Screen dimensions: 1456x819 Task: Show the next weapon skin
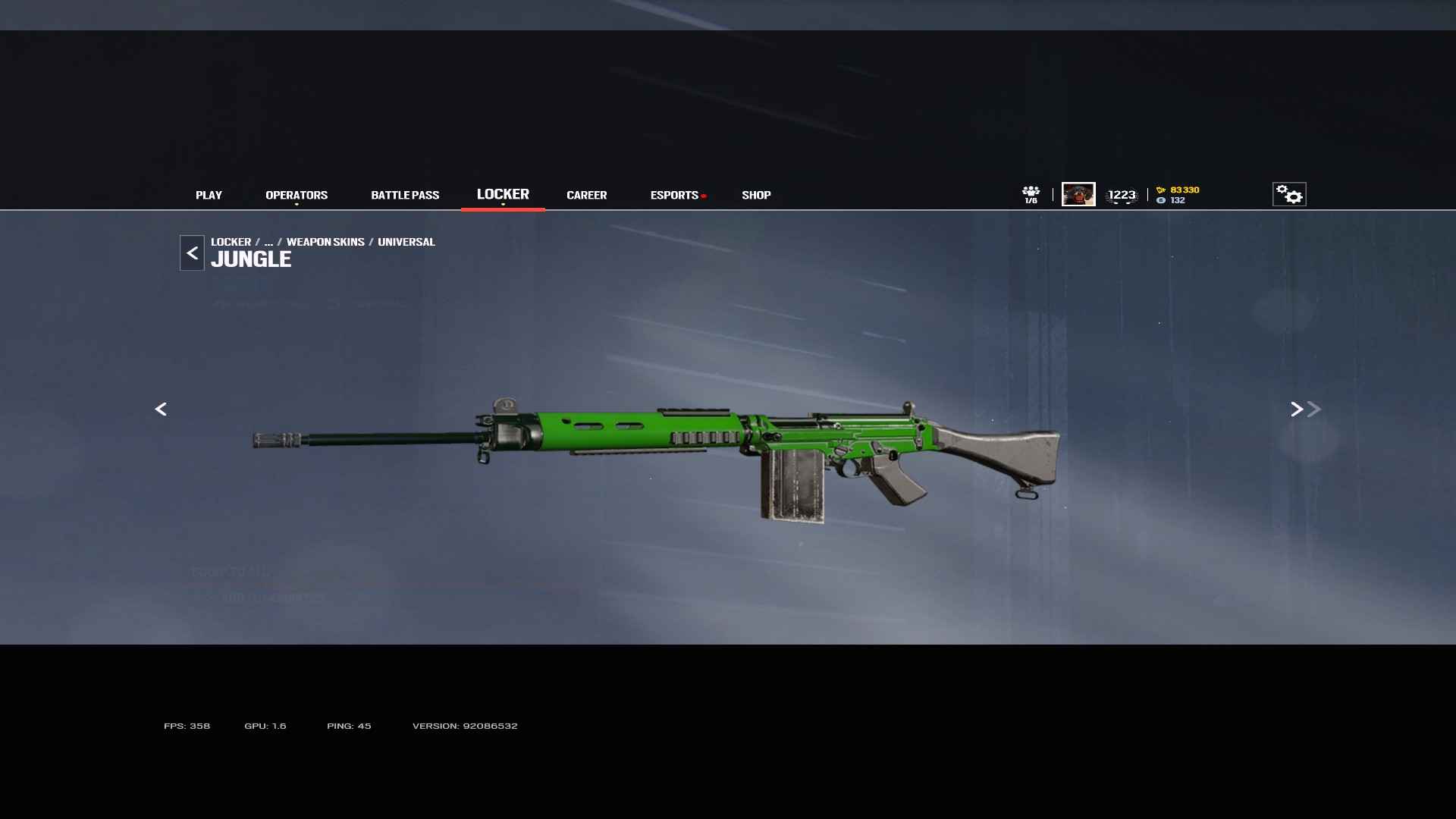[1297, 409]
